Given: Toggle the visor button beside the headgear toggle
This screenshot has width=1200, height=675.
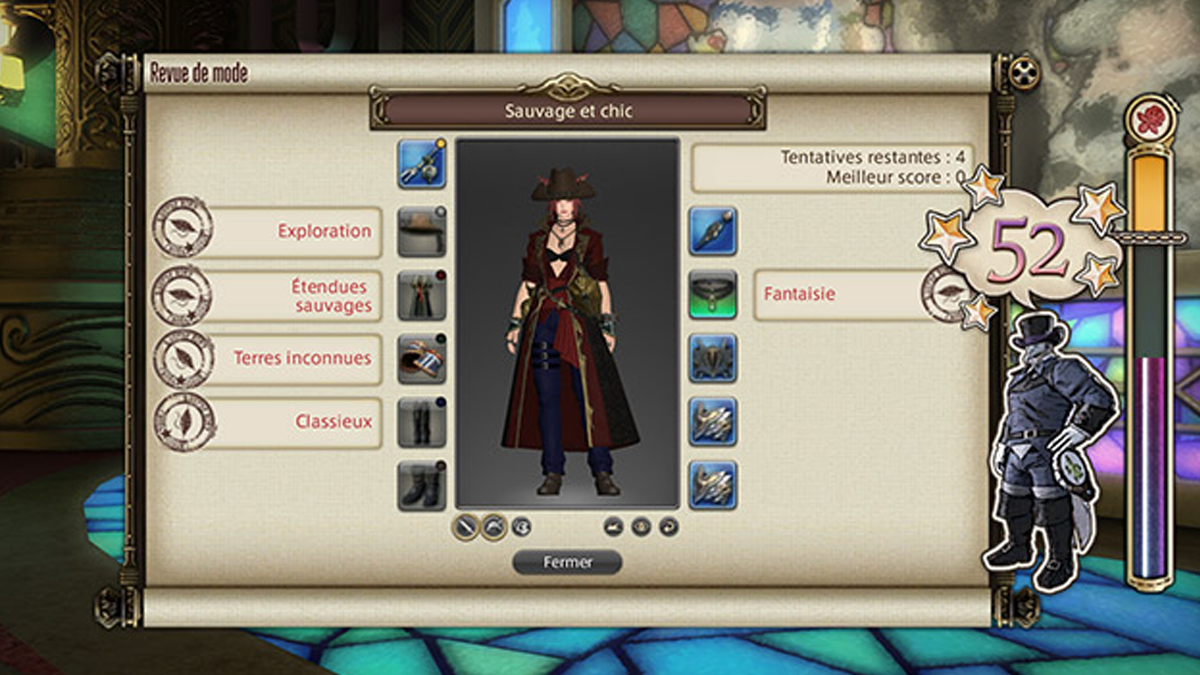Looking at the screenshot, I should (x=521, y=526).
